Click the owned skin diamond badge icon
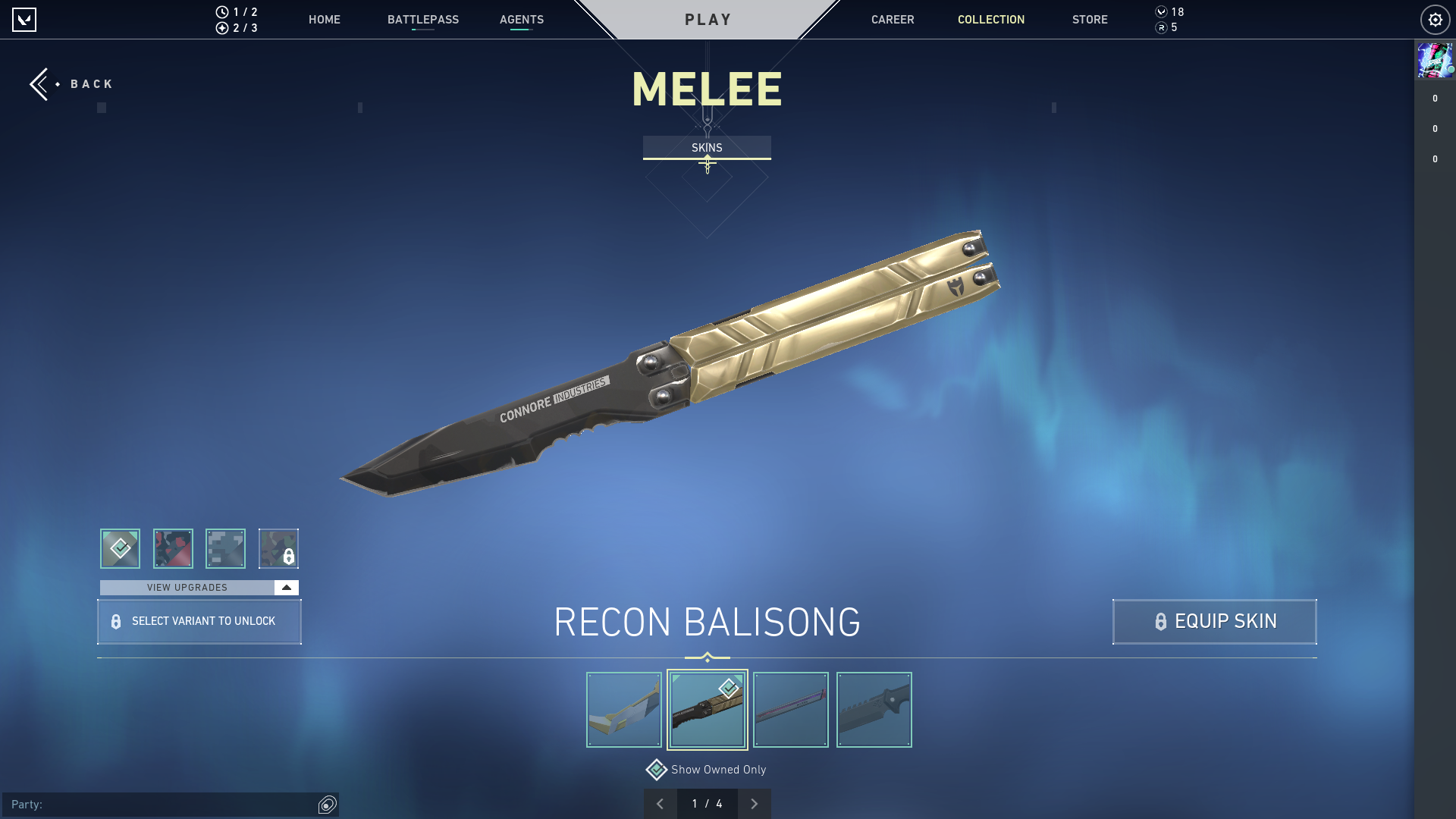 727,689
